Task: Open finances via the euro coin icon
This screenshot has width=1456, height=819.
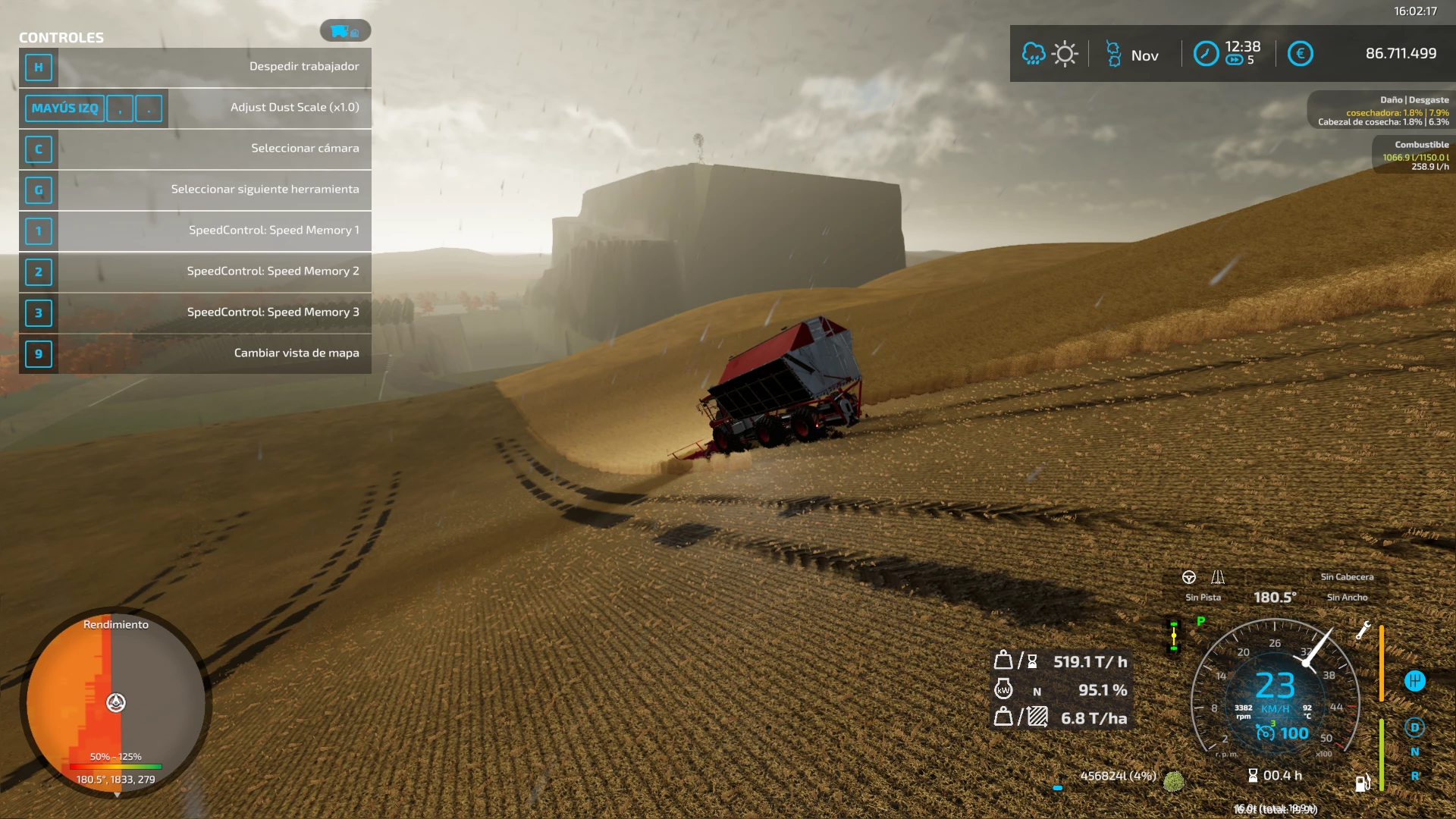Action: tap(1300, 54)
